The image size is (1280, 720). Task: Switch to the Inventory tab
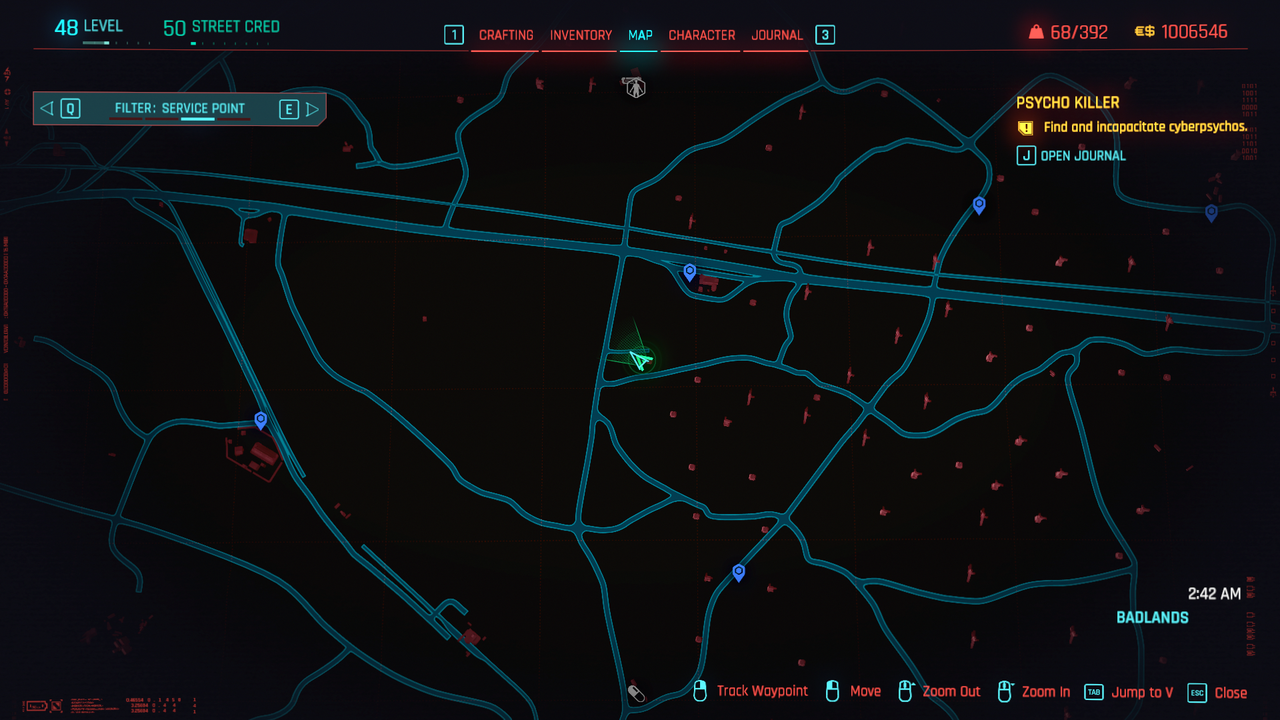(x=581, y=35)
